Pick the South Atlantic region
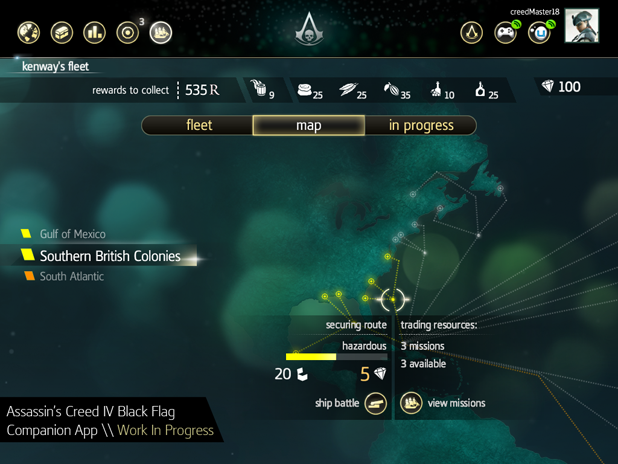Viewport: 618px width, 464px height. pyautogui.click(x=71, y=276)
